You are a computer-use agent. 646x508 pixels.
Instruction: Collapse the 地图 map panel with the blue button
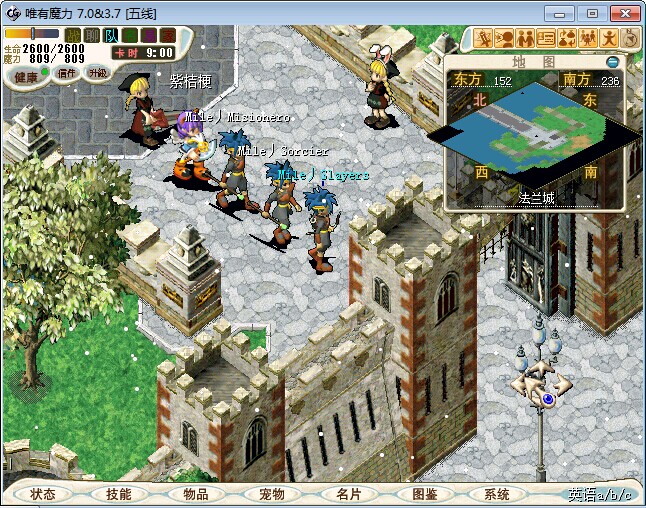[x=612, y=62]
